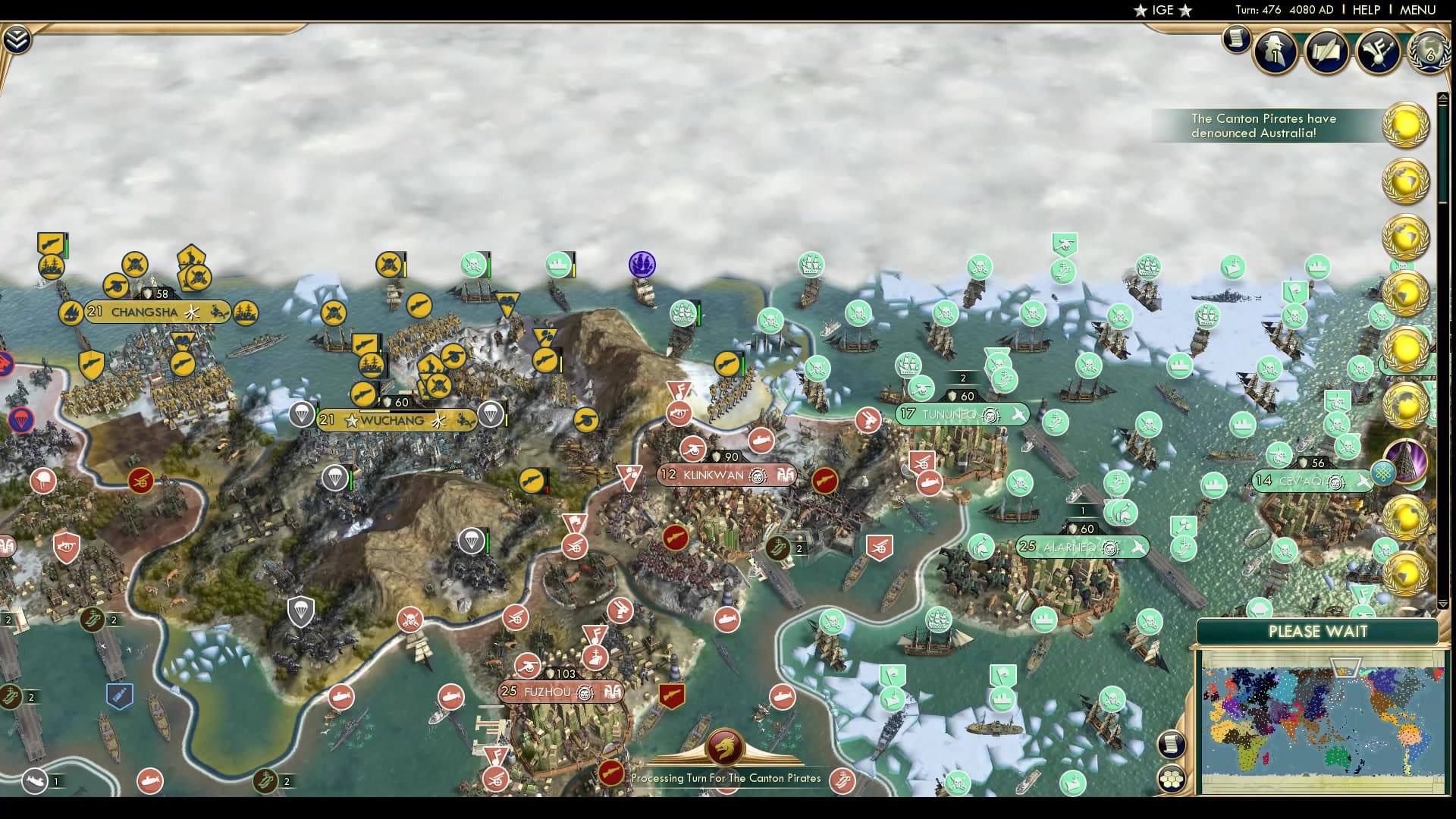Open the Notification Log scroll icon
This screenshot has width=1456, height=819.
(x=1236, y=40)
